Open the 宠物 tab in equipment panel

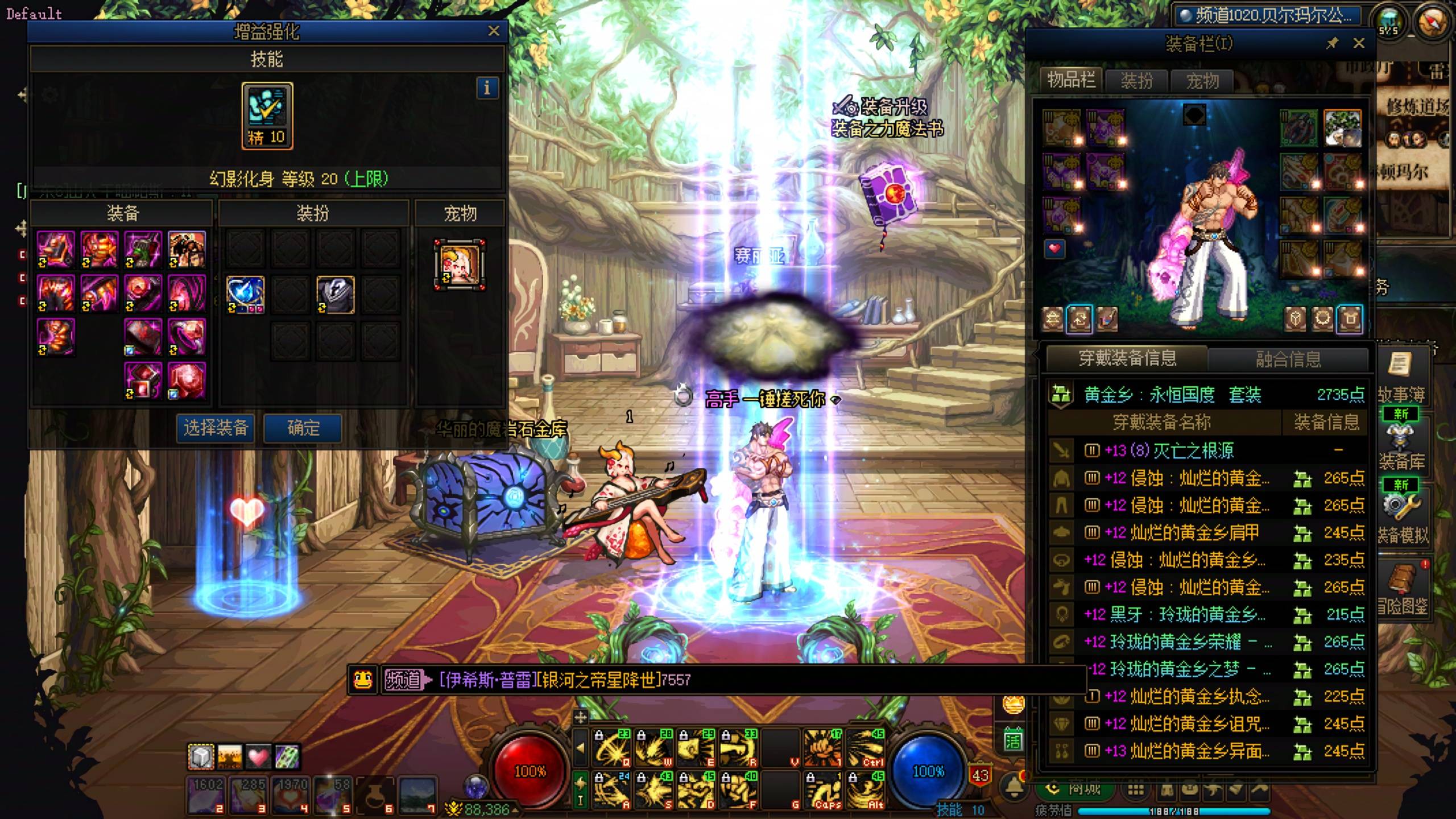pos(1202,81)
